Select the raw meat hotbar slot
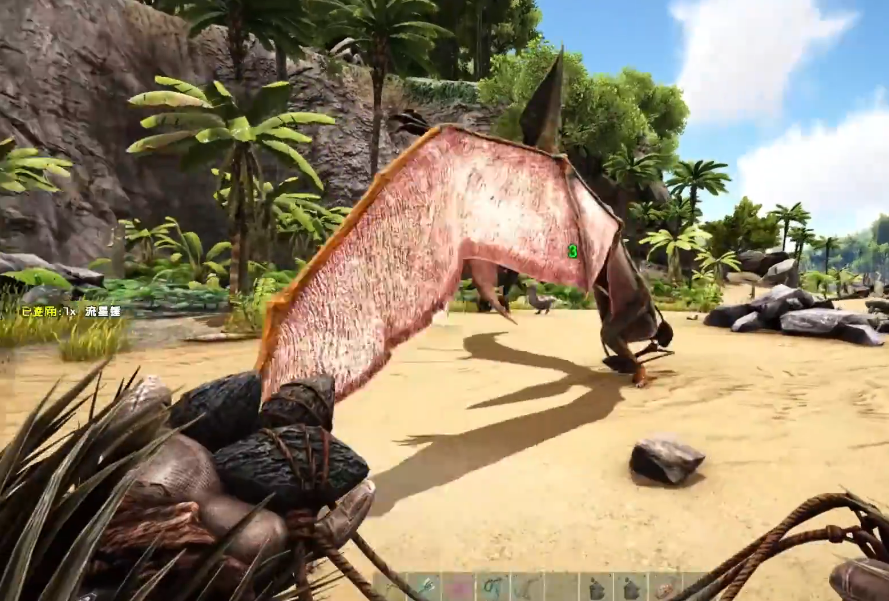 coord(663,588)
